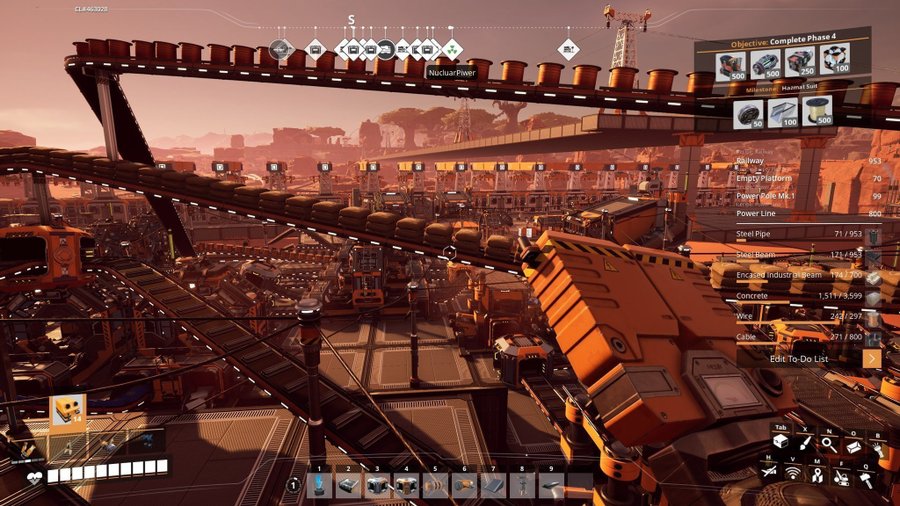Click the NuclearPower compass marker
900x506 pixels.
pyautogui.click(x=452, y=48)
